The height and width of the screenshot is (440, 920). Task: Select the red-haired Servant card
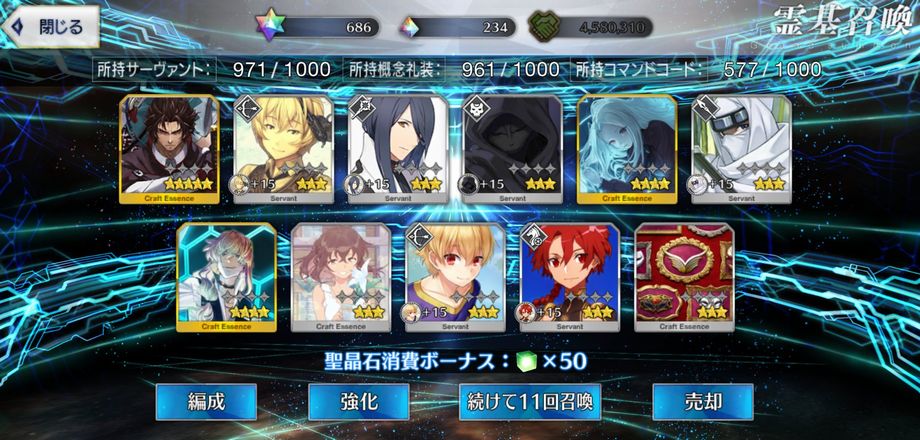point(569,277)
